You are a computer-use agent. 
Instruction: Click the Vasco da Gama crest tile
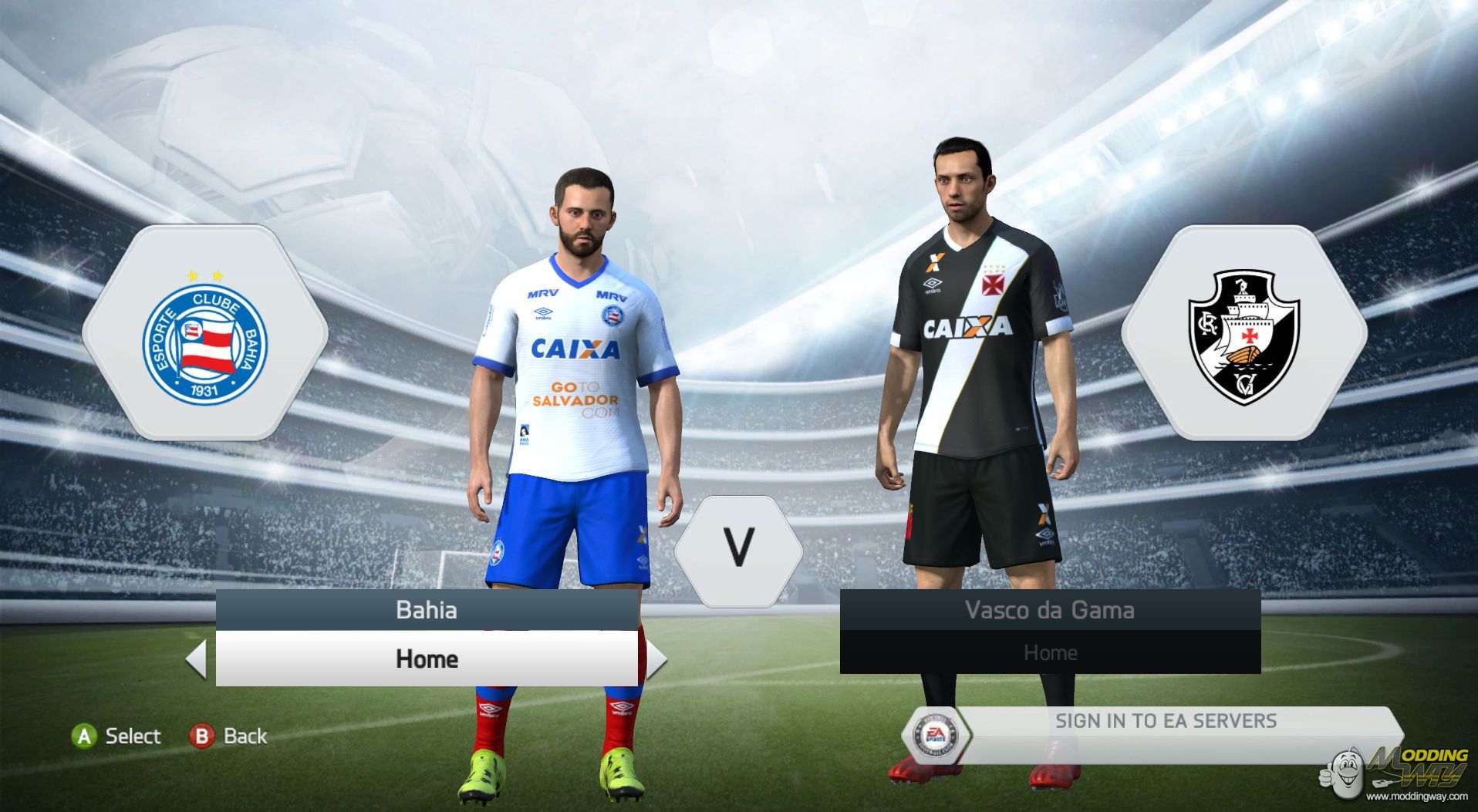click(1243, 333)
